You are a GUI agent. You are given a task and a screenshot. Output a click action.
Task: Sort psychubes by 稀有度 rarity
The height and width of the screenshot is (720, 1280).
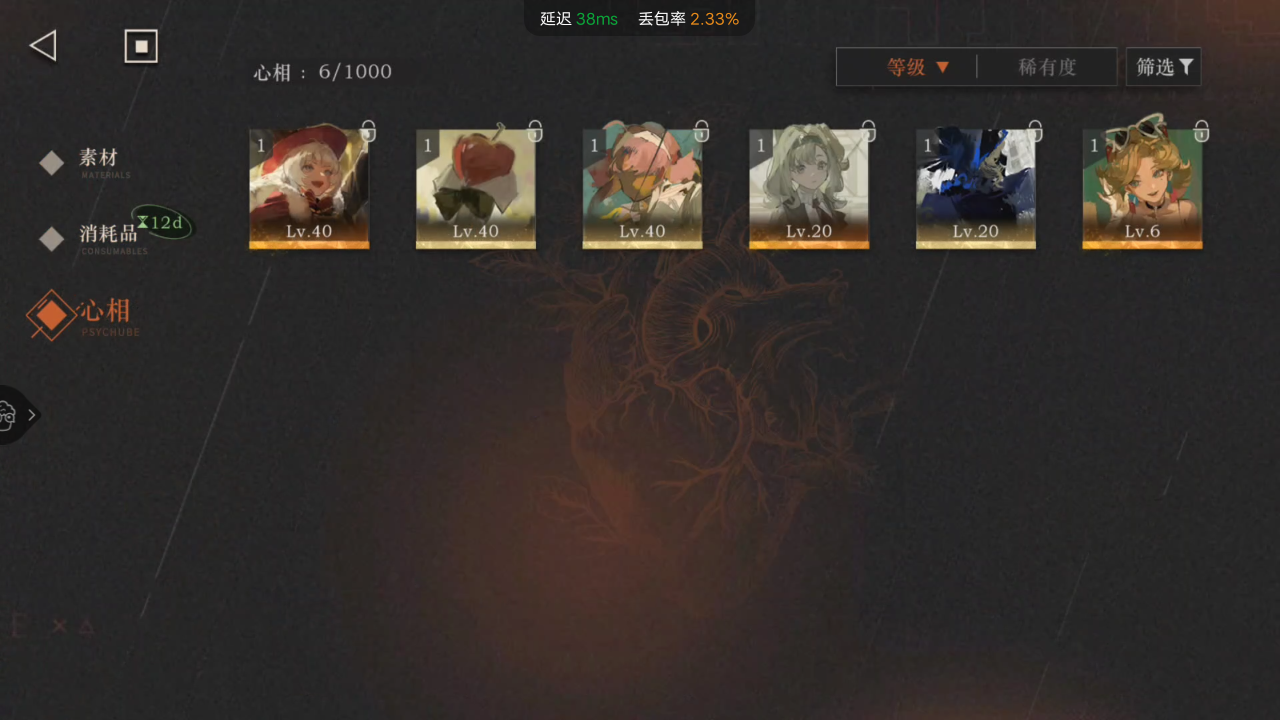pyautogui.click(x=1047, y=67)
